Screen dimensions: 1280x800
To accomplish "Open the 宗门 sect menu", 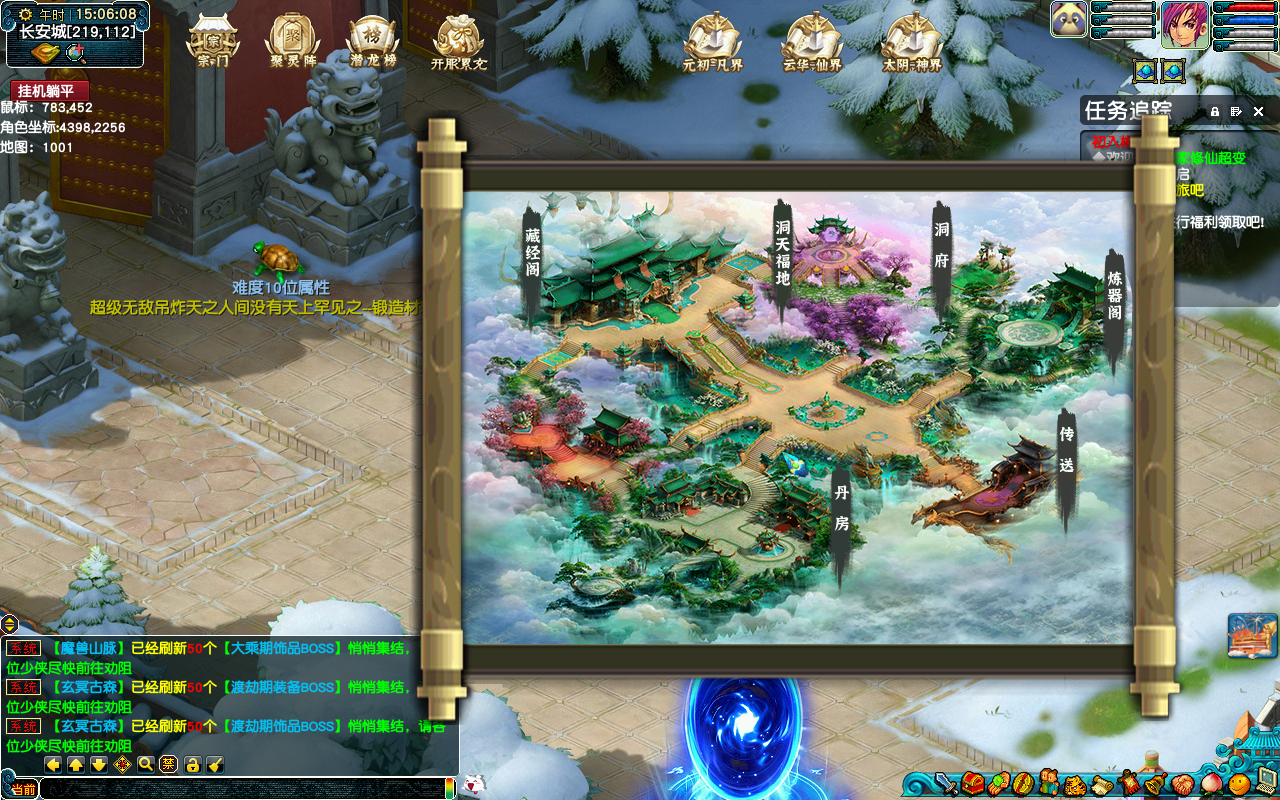I will pos(213,40).
